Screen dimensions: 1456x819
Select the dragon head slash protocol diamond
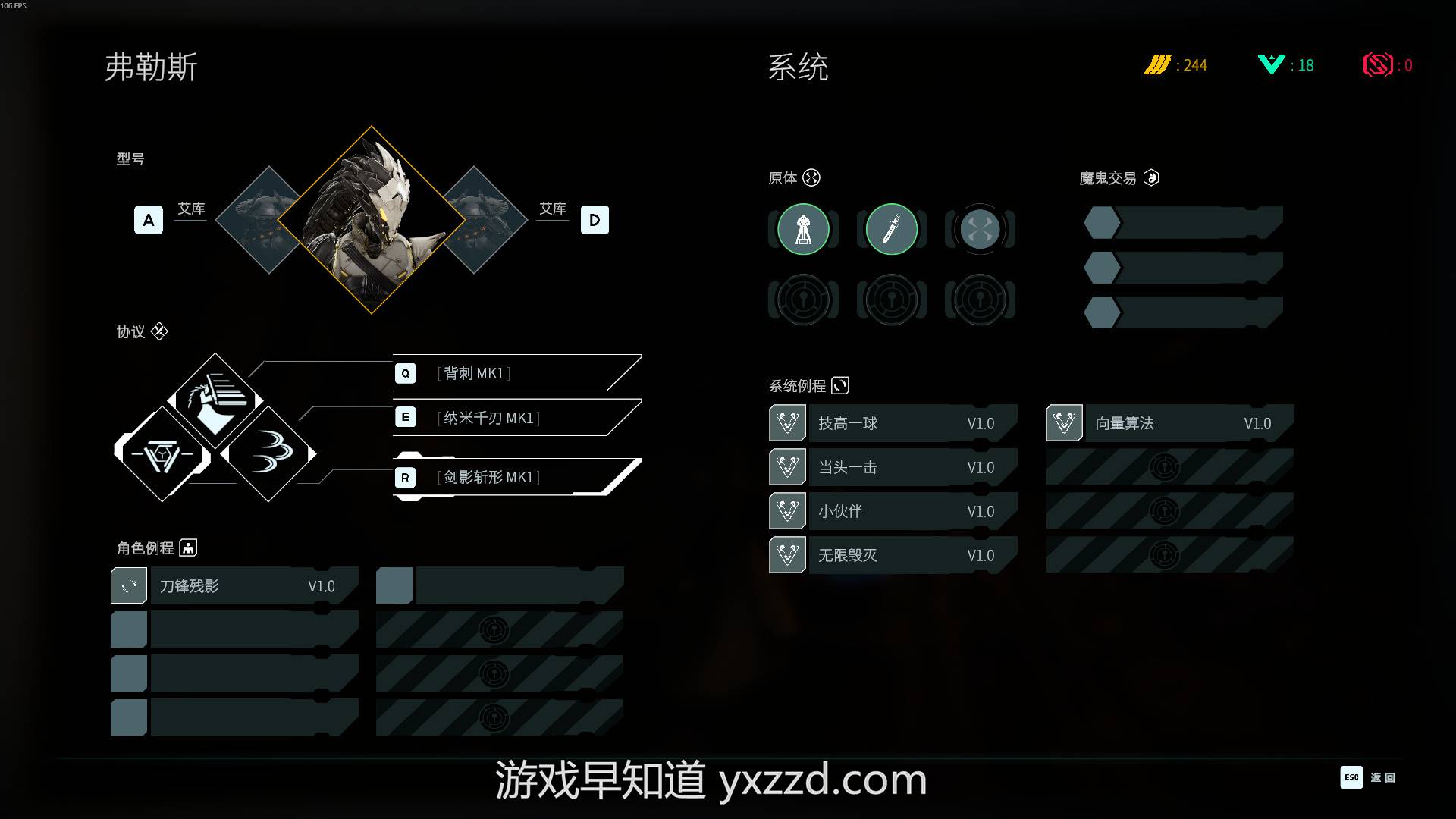(x=215, y=400)
